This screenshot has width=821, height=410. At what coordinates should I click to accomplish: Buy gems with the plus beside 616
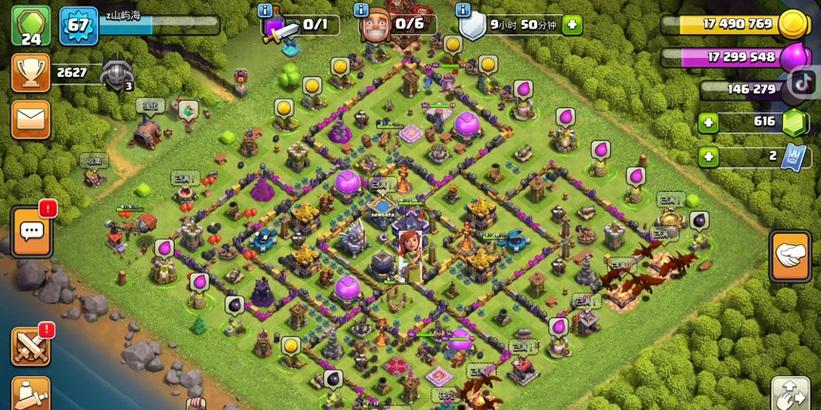(x=709, y=122)
